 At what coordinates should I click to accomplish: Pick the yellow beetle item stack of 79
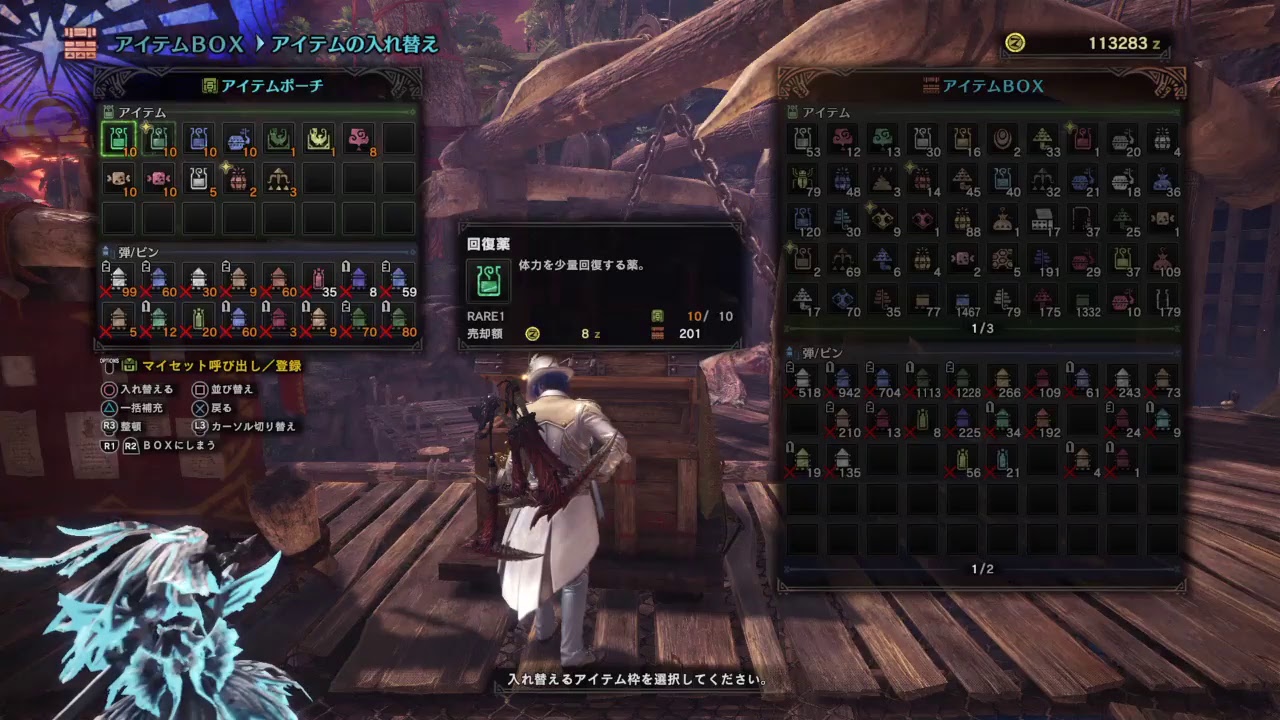[803, 179]
